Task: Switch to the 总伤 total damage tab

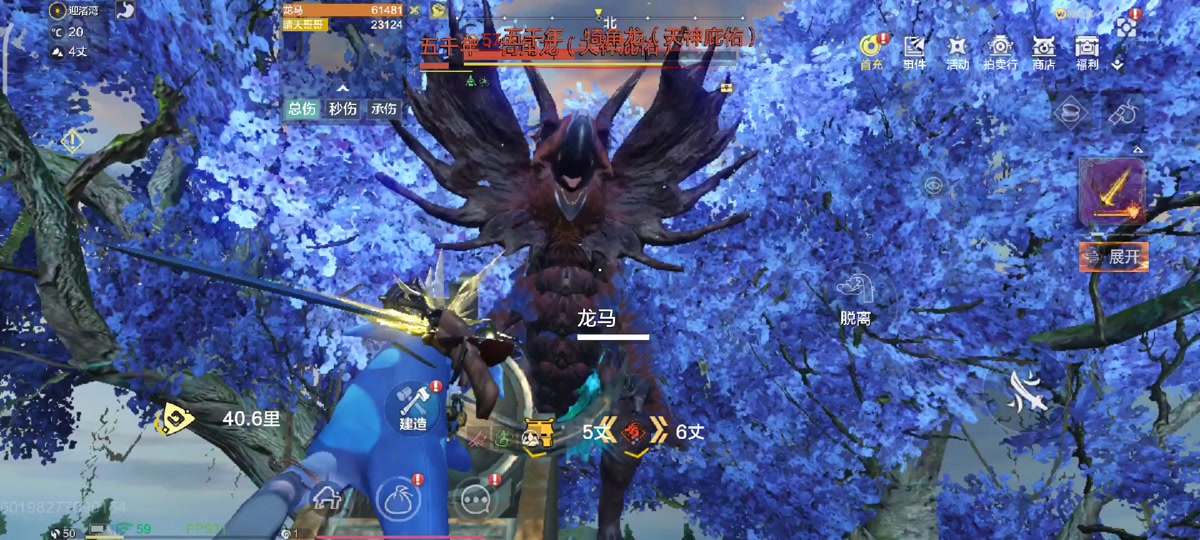Action: tap(301, 109)
